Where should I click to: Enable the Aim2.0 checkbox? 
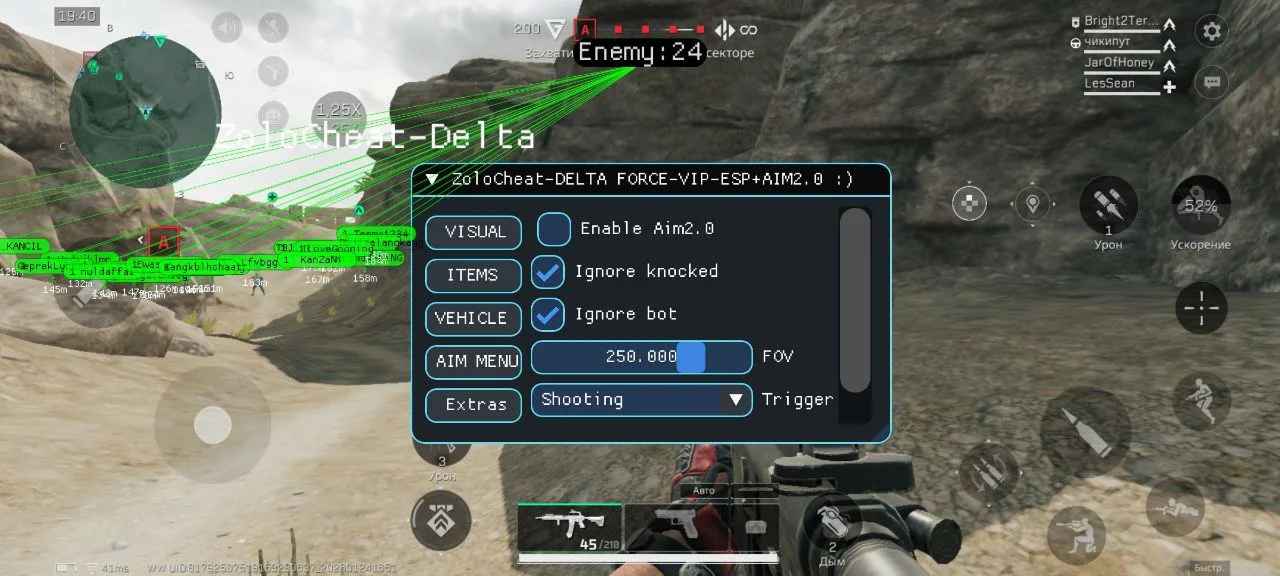[x=554, y=229]
